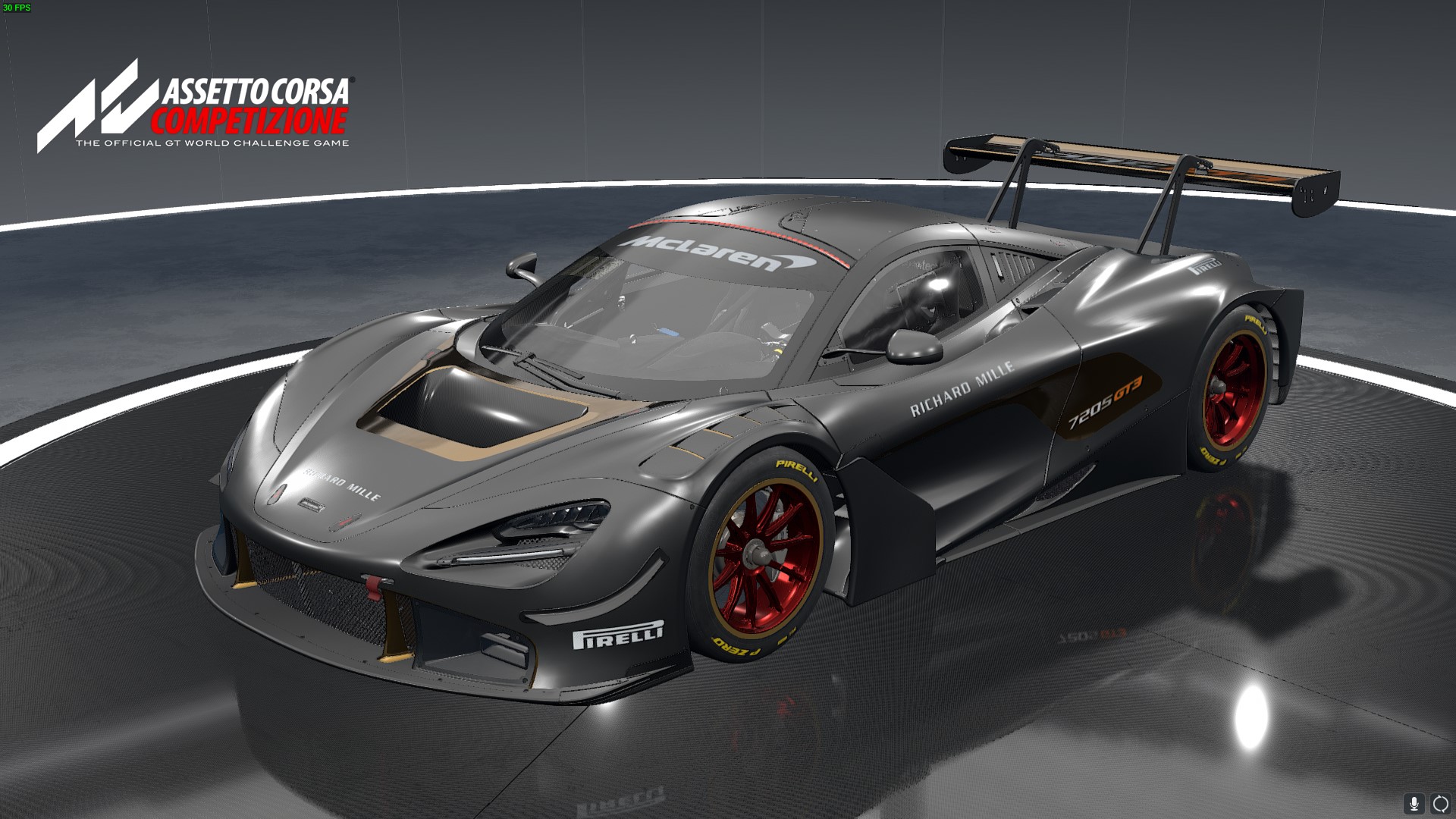Screen dimensions: 1456x819
Task: Click the microphone icon button
Action: tap(1414, 803)
